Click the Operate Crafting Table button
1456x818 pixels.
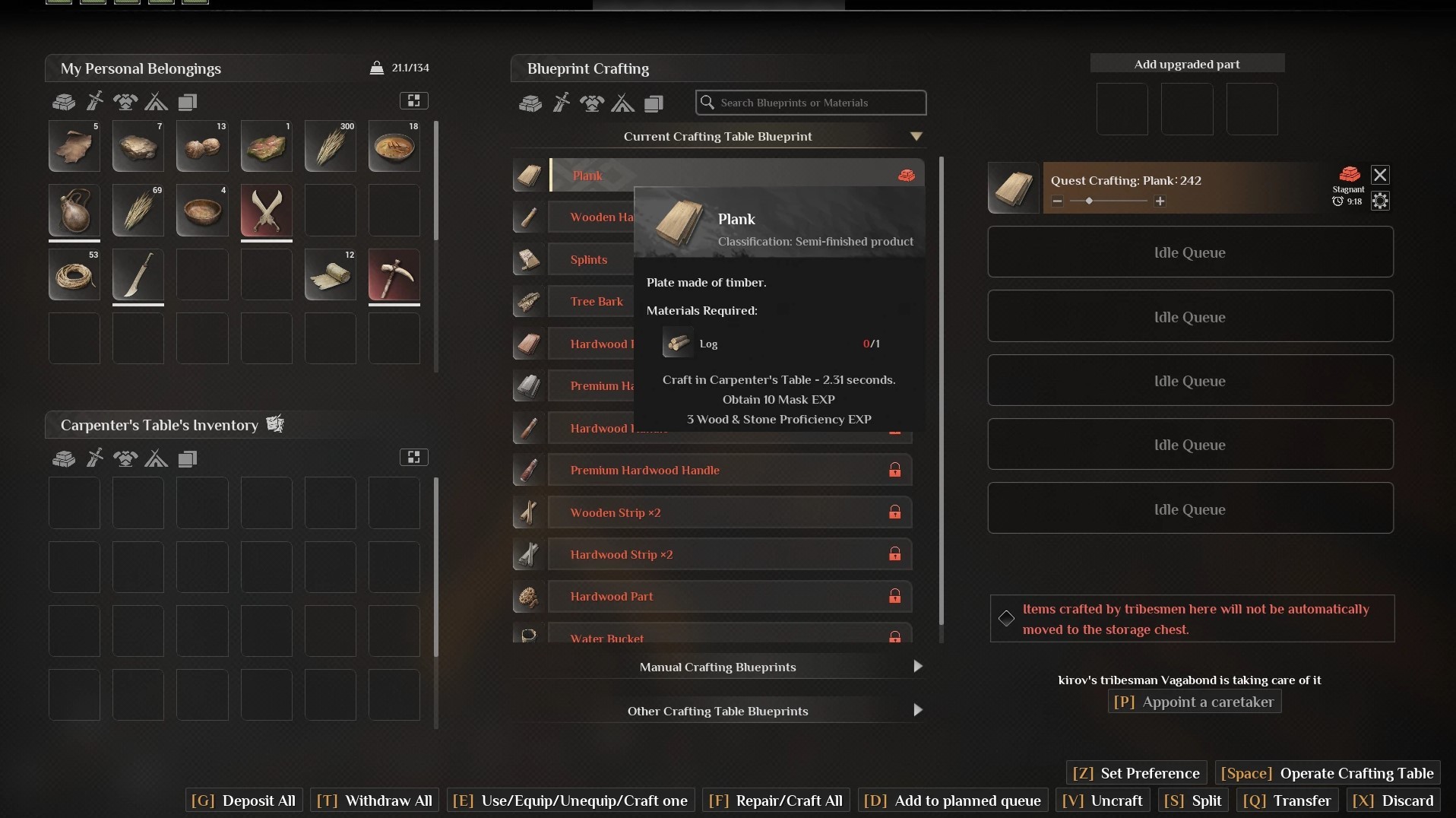pyautogui.click(x=1327, y=773)
